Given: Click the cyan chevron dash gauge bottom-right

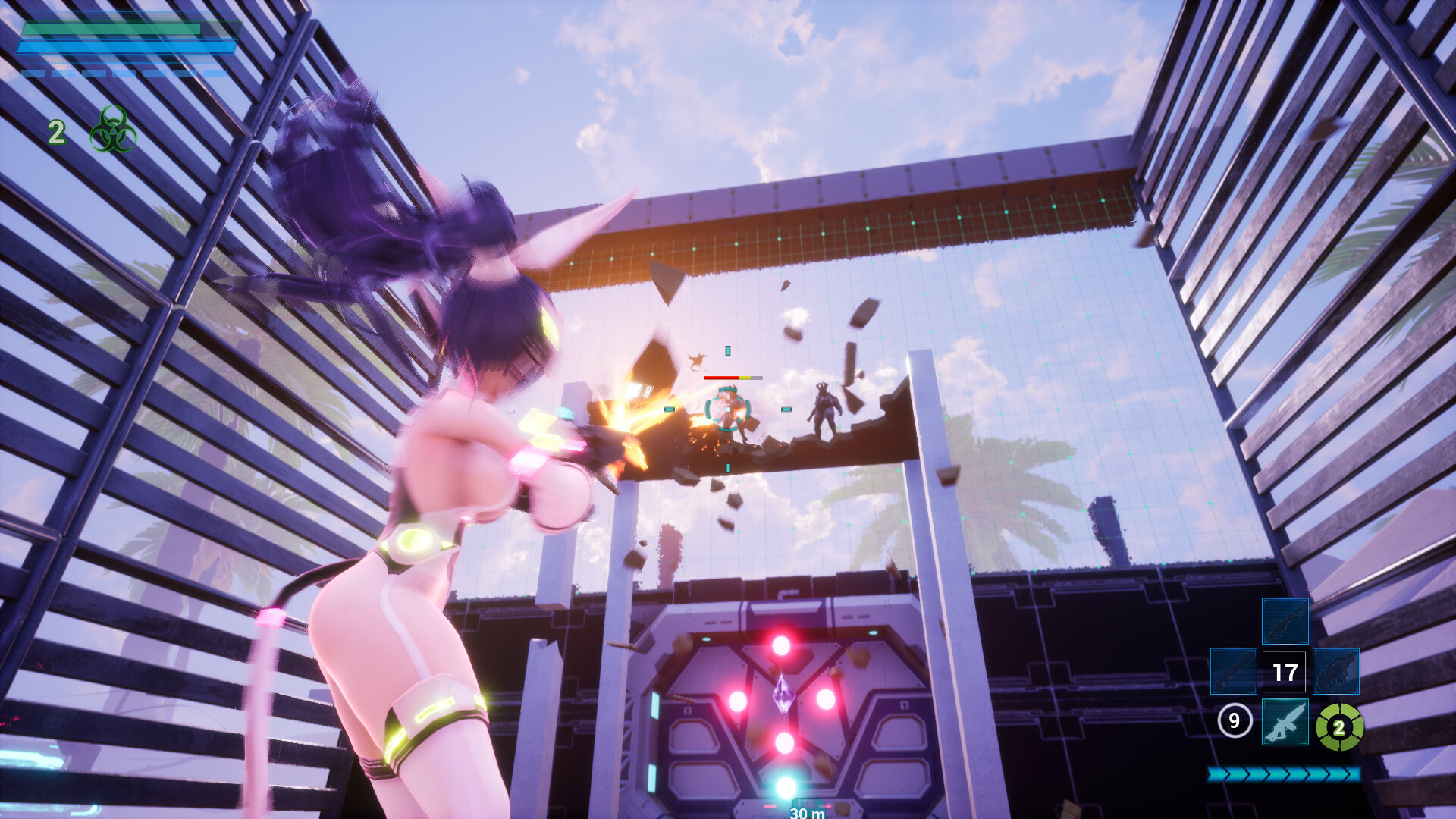Looking at the screenshot, I should tap(1283, 775).
